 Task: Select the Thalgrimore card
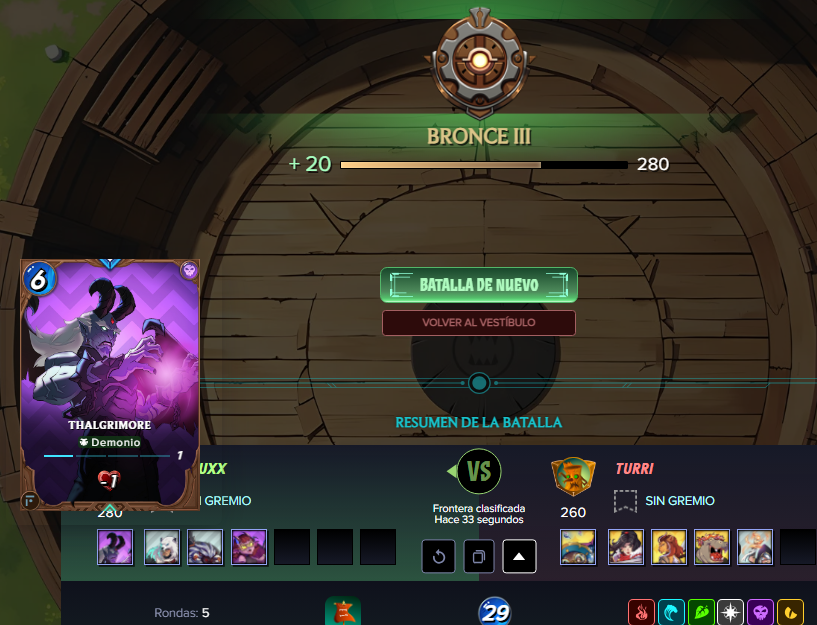point(110,385)
